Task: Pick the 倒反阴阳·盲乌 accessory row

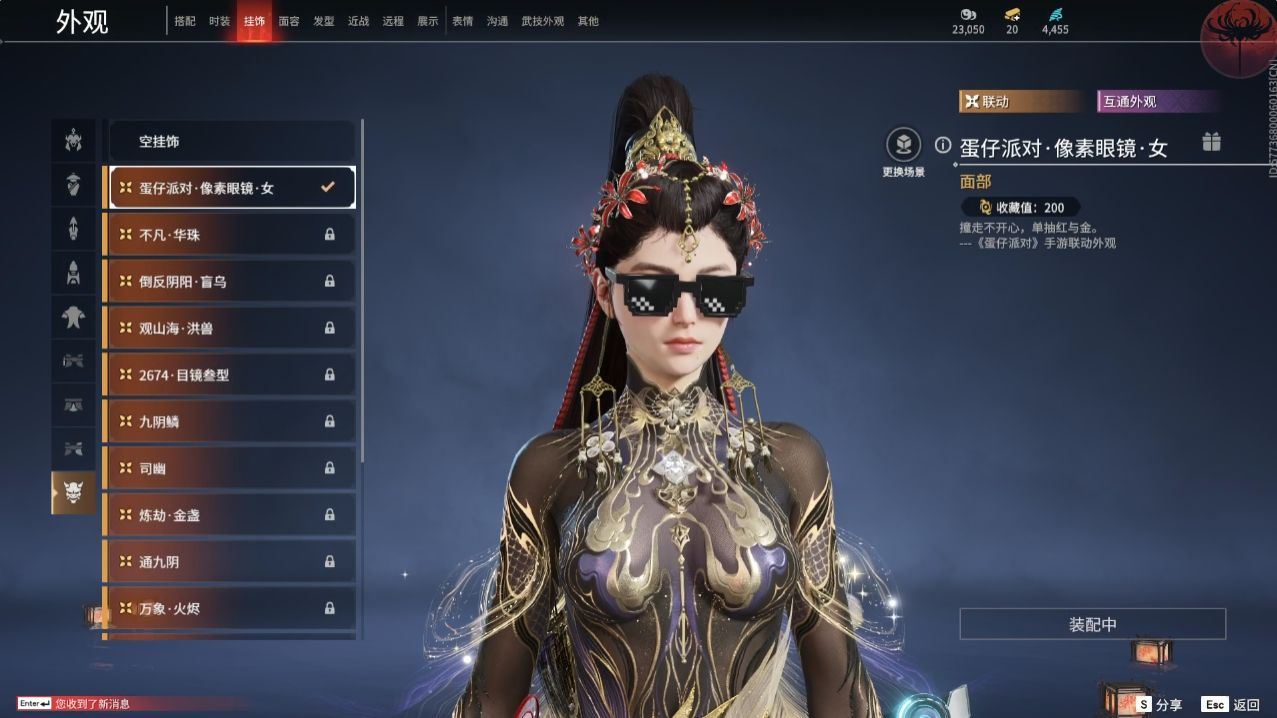Action: tap(230, 282)
